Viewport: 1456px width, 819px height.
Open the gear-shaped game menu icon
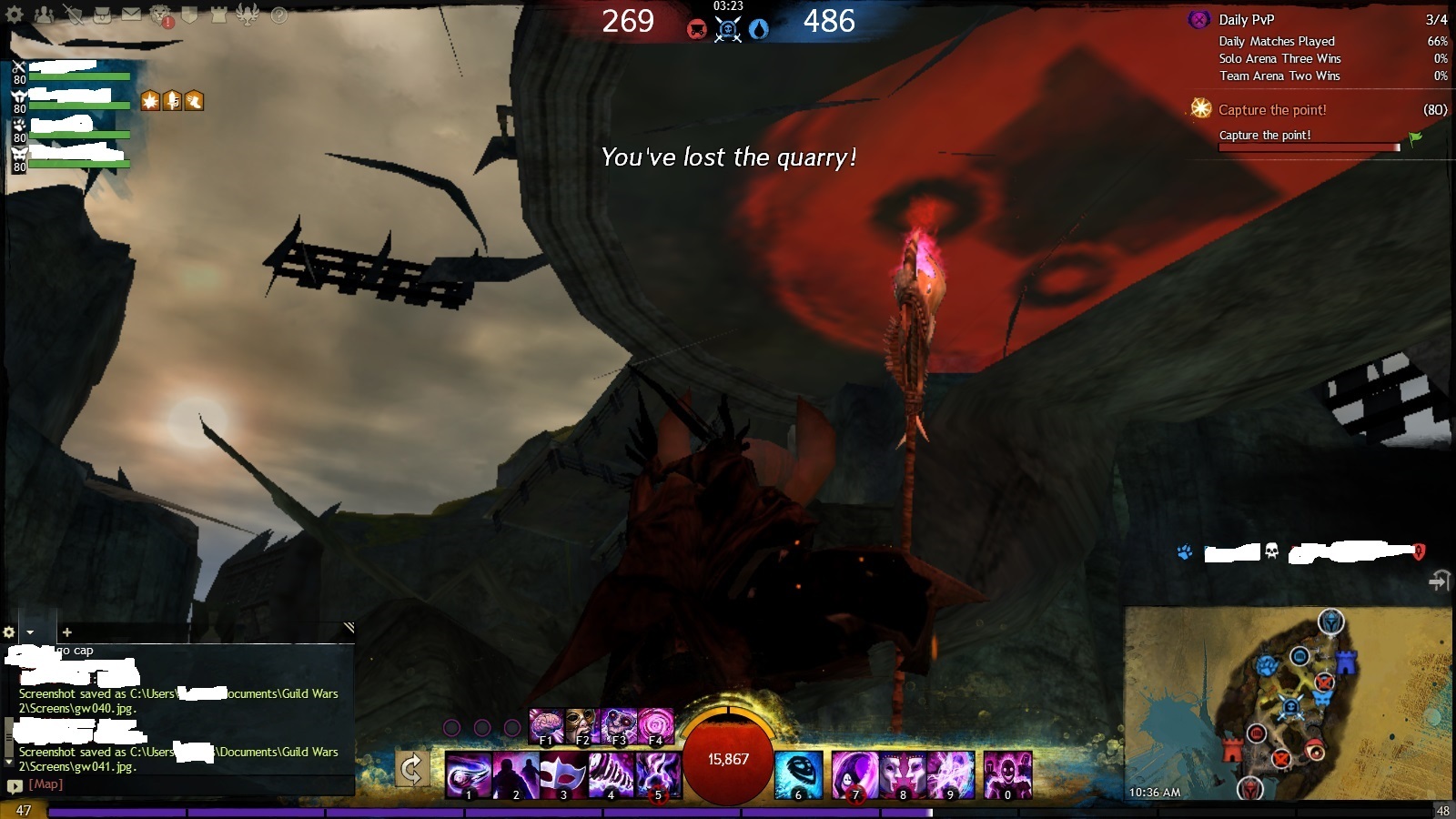[15, 15]
